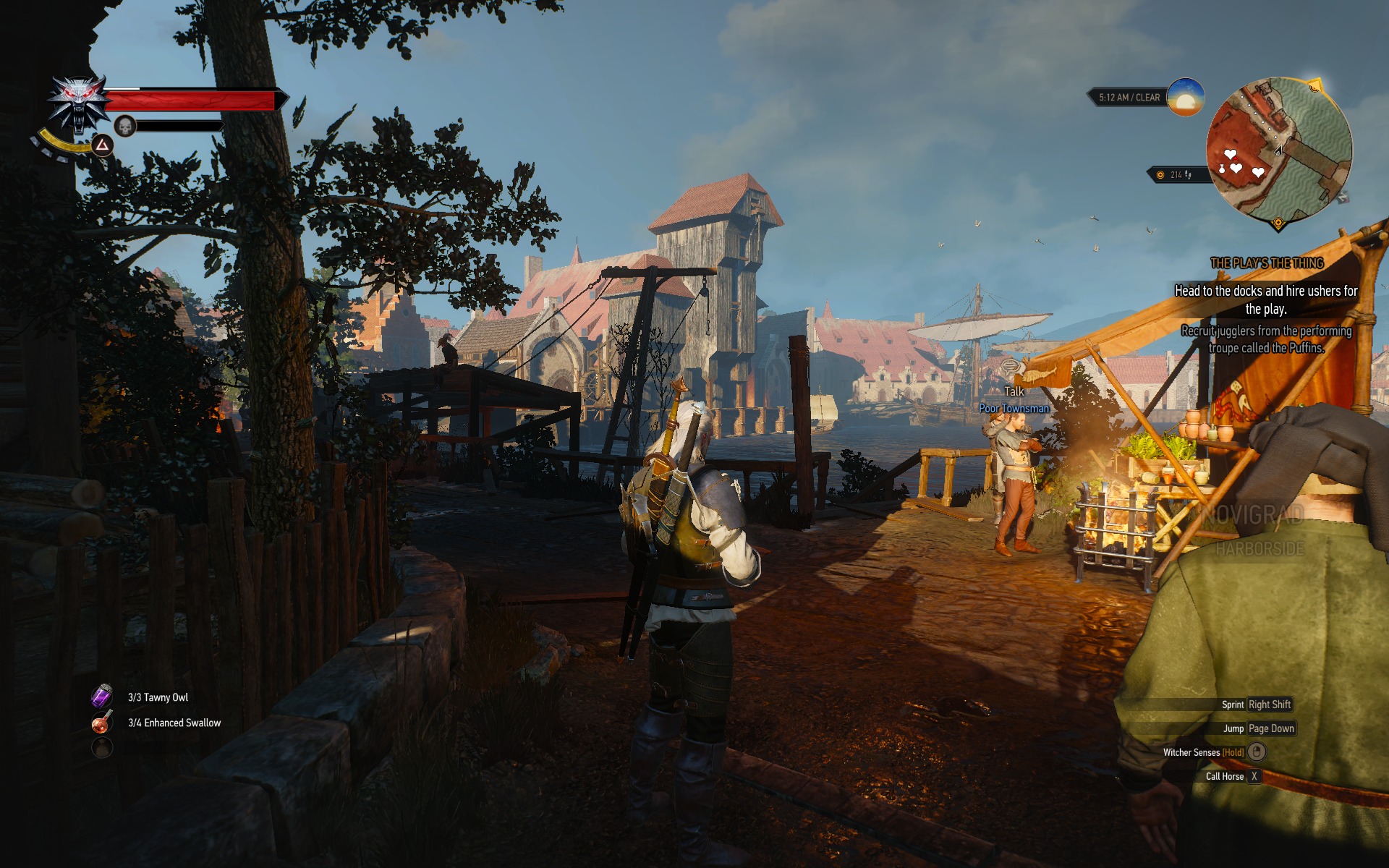Select the Tawny Owl potion slot
This screenshot has width=1389, height=868.
point(102,697)
